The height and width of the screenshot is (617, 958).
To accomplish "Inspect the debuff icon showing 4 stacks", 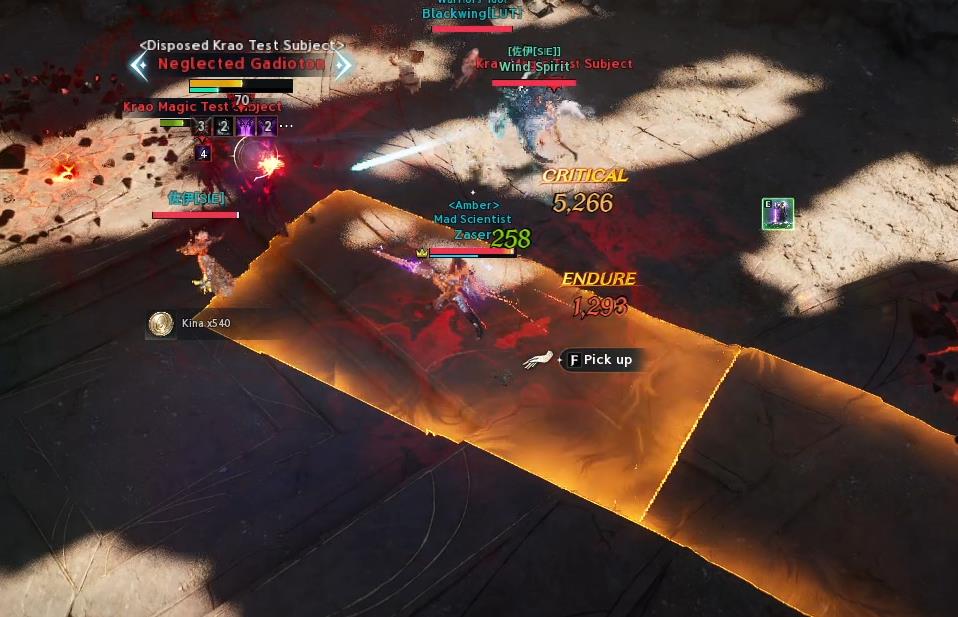I will (x=203, y=153).
